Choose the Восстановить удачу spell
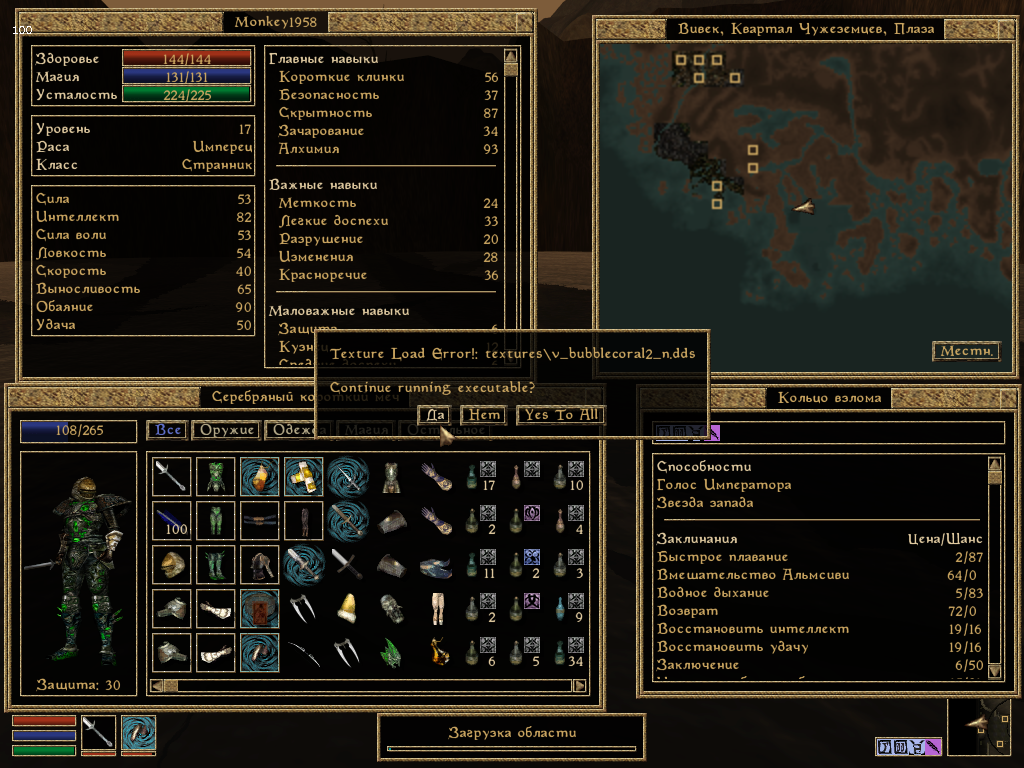 (733, 647)
